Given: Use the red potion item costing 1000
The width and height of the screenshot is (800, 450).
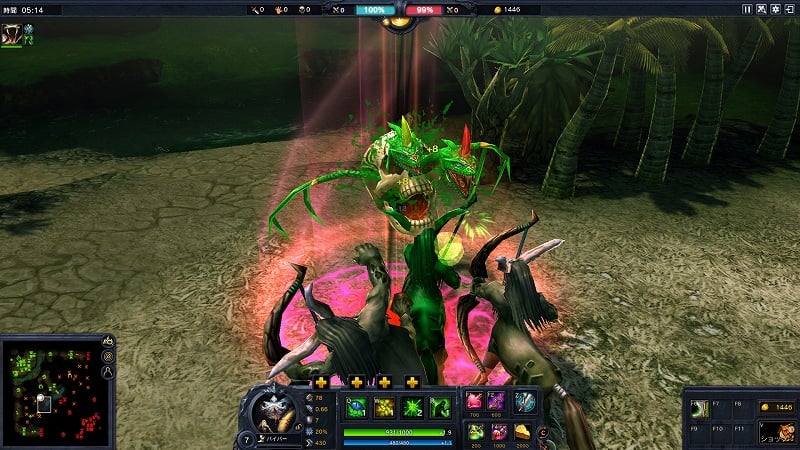Looking at the screenshot, I should [498, 431].
